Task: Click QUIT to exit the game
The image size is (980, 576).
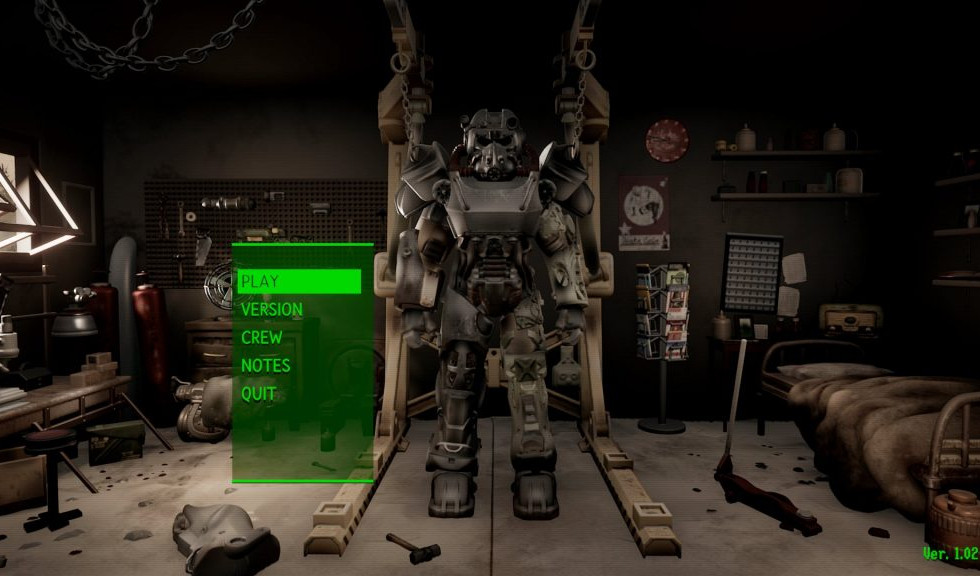Action: click(258, 394)
